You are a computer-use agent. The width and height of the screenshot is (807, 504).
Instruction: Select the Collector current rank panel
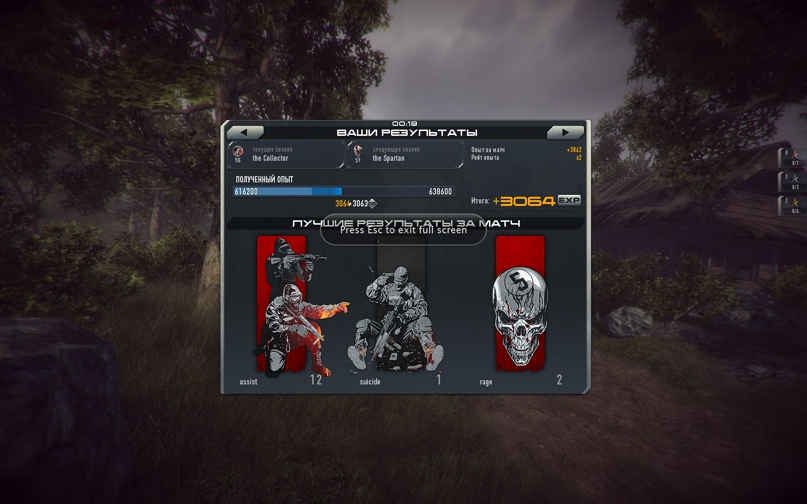pos(286,154)
